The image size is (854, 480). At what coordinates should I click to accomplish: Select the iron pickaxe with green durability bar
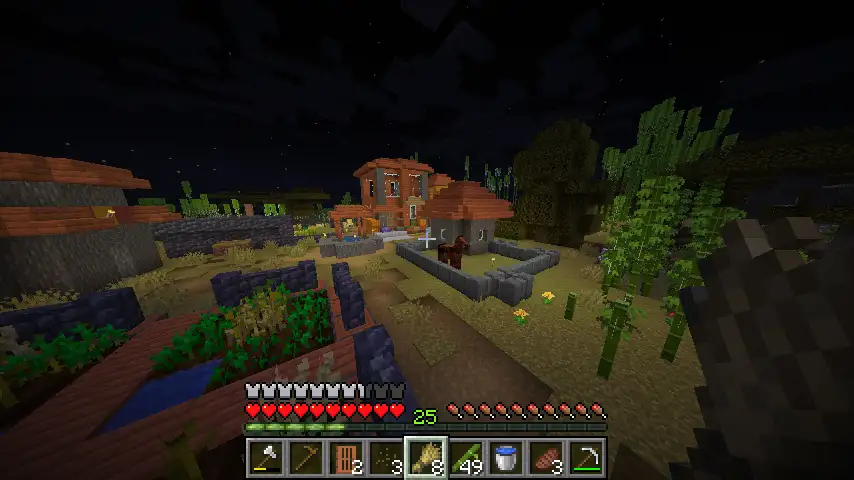[586, 458]
